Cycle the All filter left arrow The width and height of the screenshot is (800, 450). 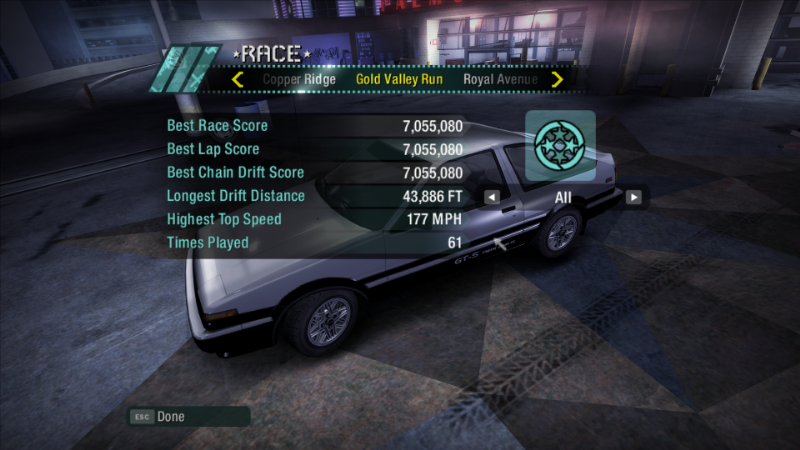pyautogui.click(x=492, y=197)
